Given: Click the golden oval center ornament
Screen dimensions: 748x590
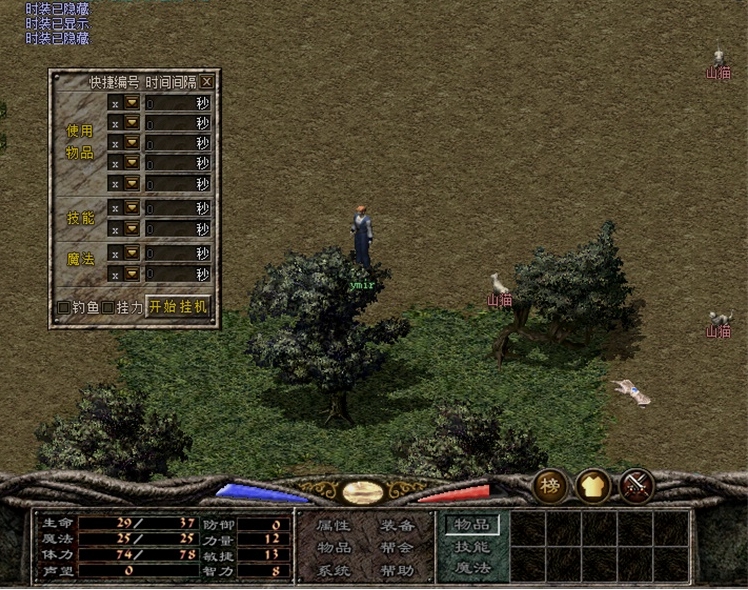Looking at the screenshot, I should point(361,492).
